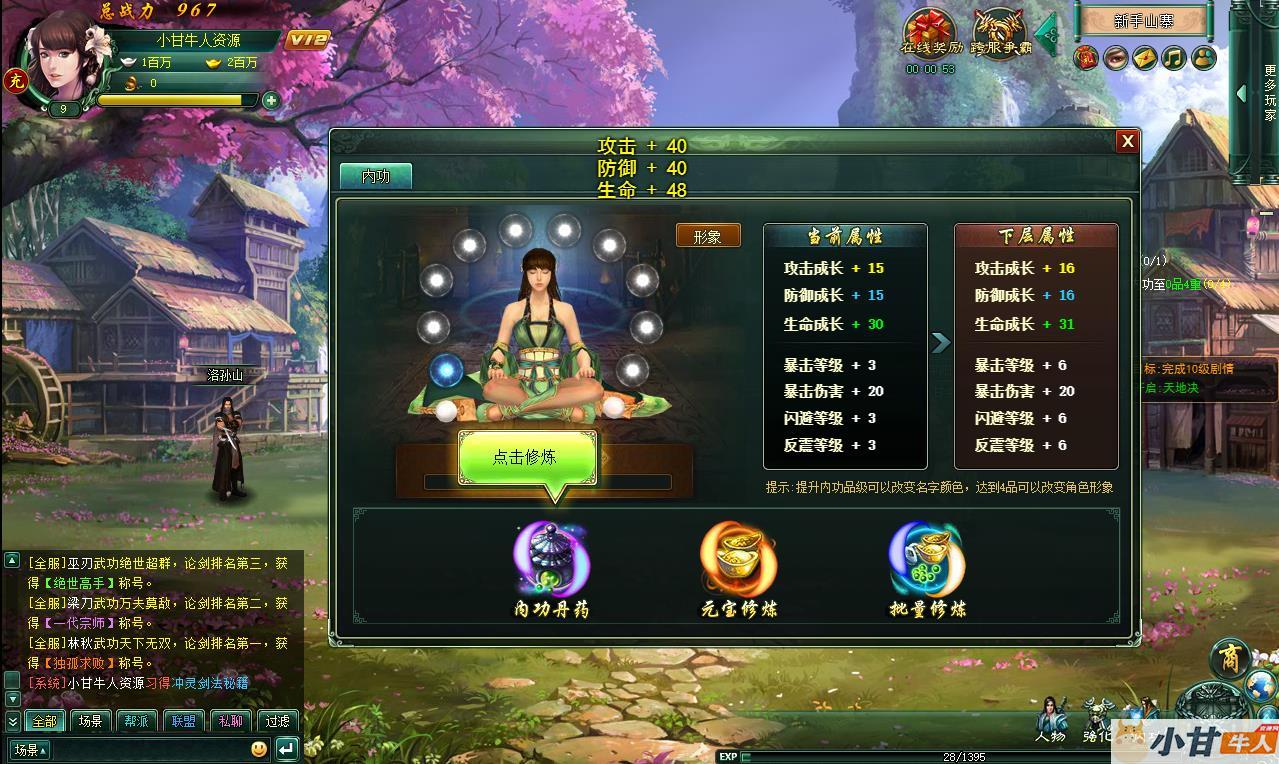Switch to the 内功 tab

click(375, 176)
